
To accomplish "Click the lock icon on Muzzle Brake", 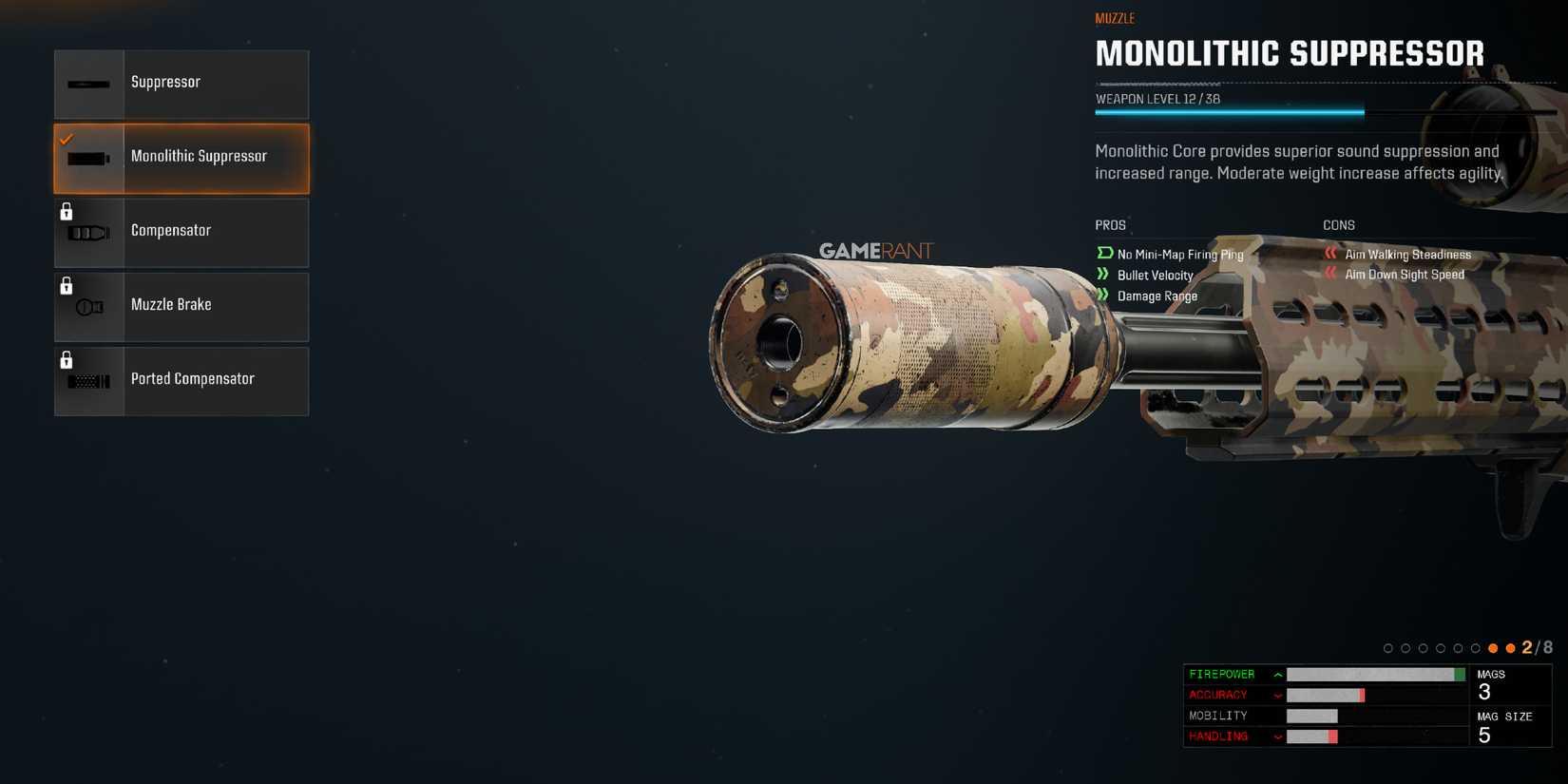I will [x=66, y=285].
